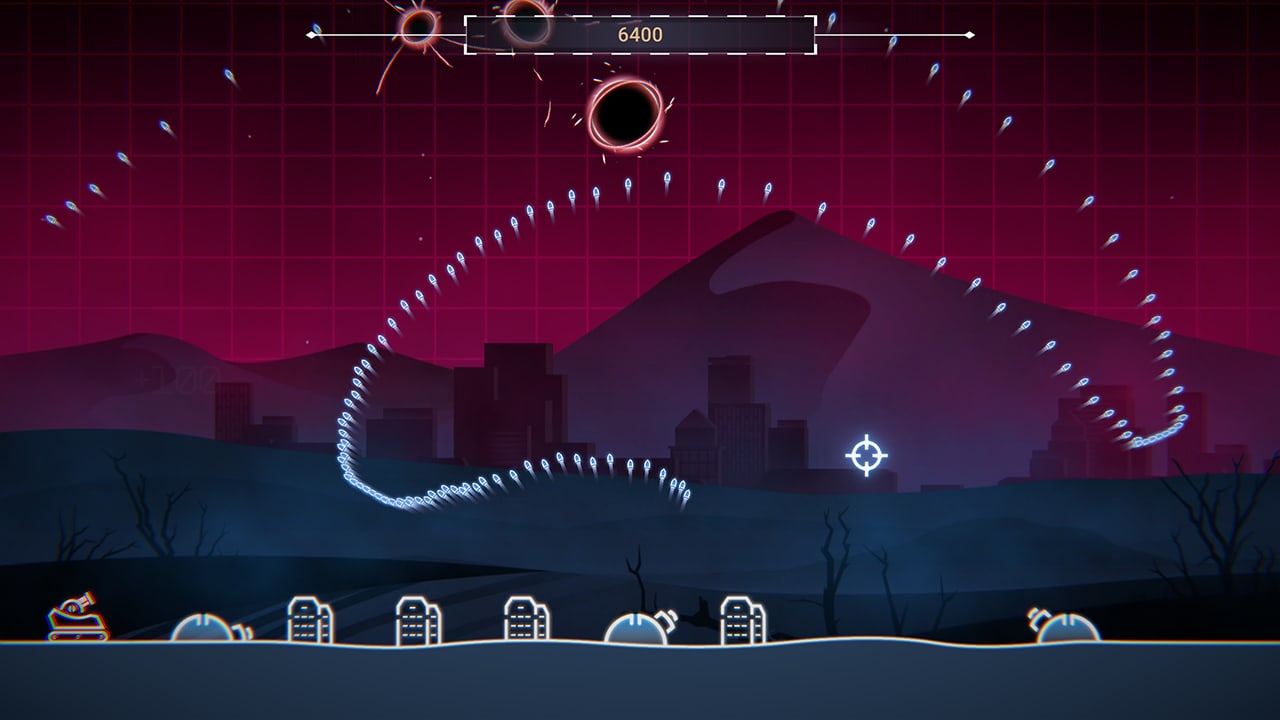Viewport: 1280px width, 720px height.
Task: Click the left diamond endpoint of progress line
Action: (310, 37)
